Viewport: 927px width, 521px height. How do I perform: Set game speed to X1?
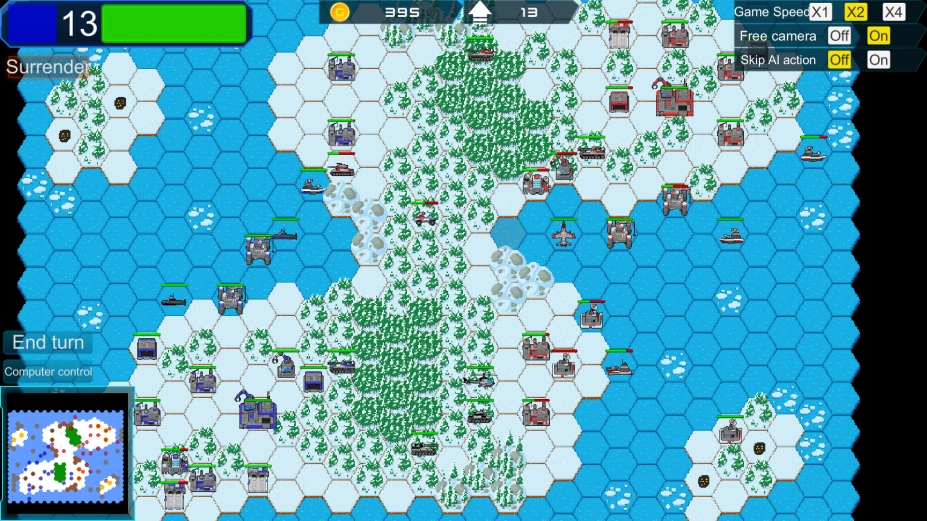(x=820, y=12)
